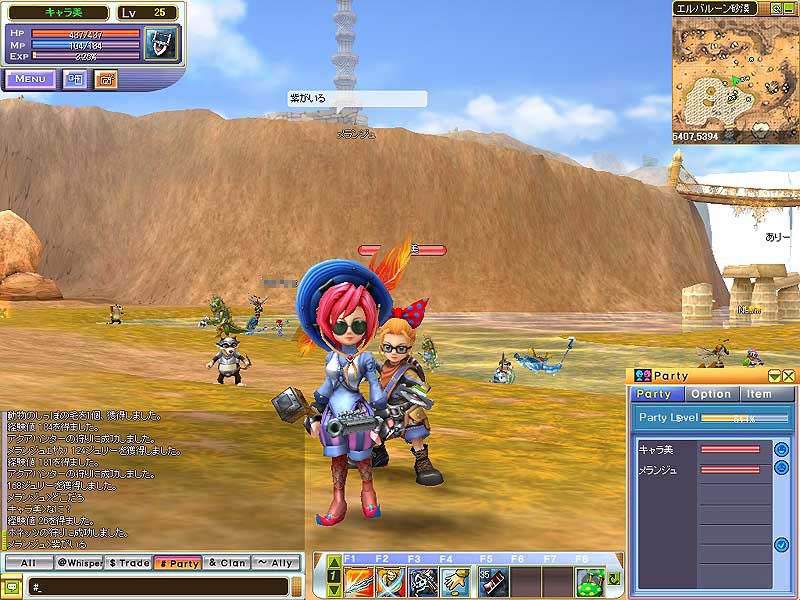Choose the Ally chat tab

tap(276, 563)
